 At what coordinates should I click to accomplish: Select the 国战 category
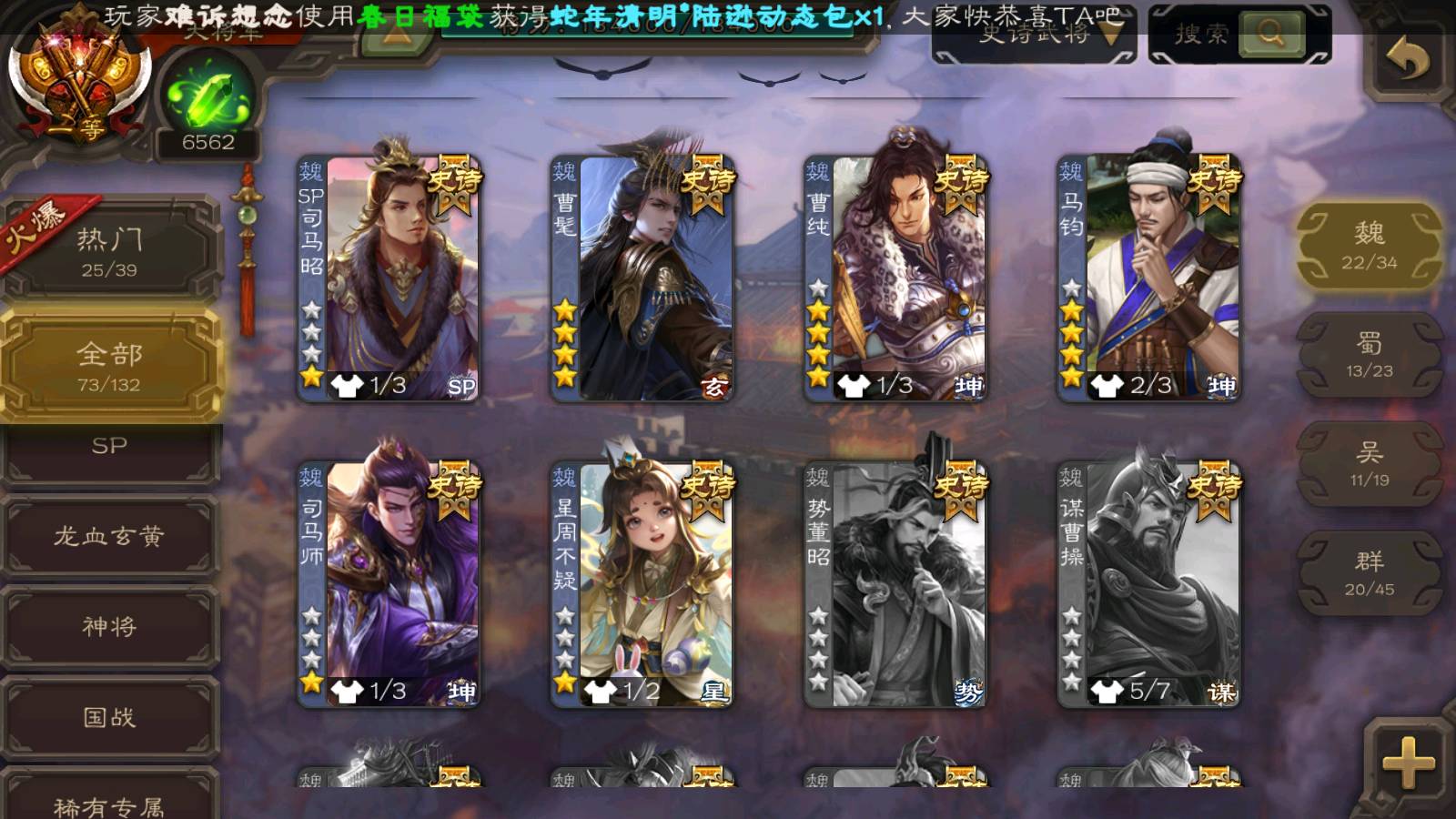pos(109,718)
